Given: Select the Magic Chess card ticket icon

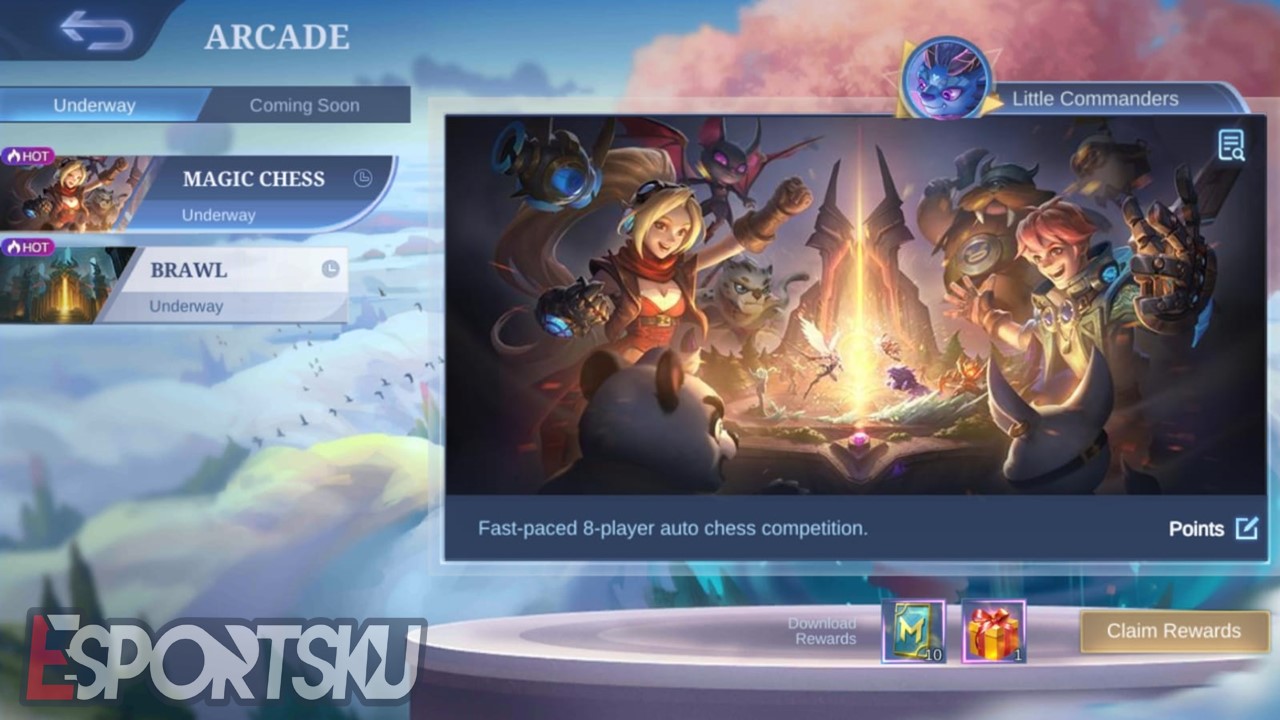Looking at the screenshot, I should (x=917, y=631).
